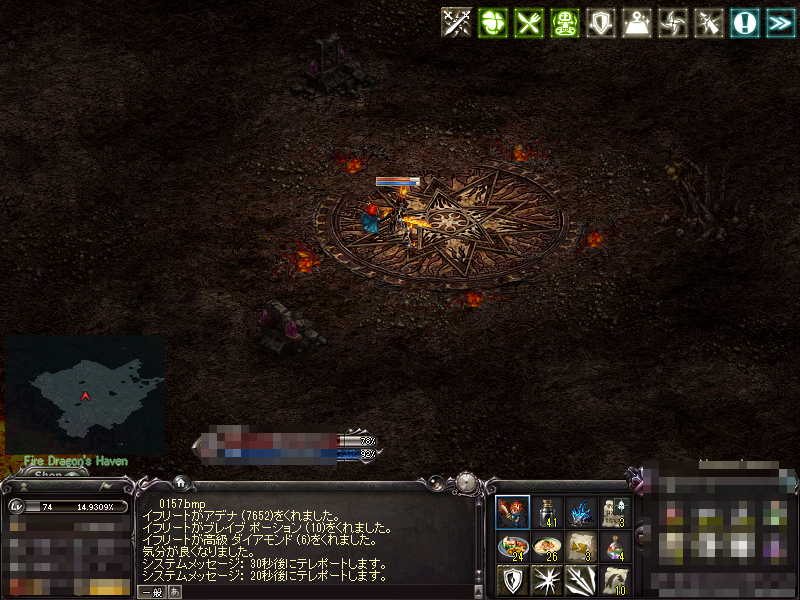Open the Shop button
The image size is (800, 600).
[48, 474]
